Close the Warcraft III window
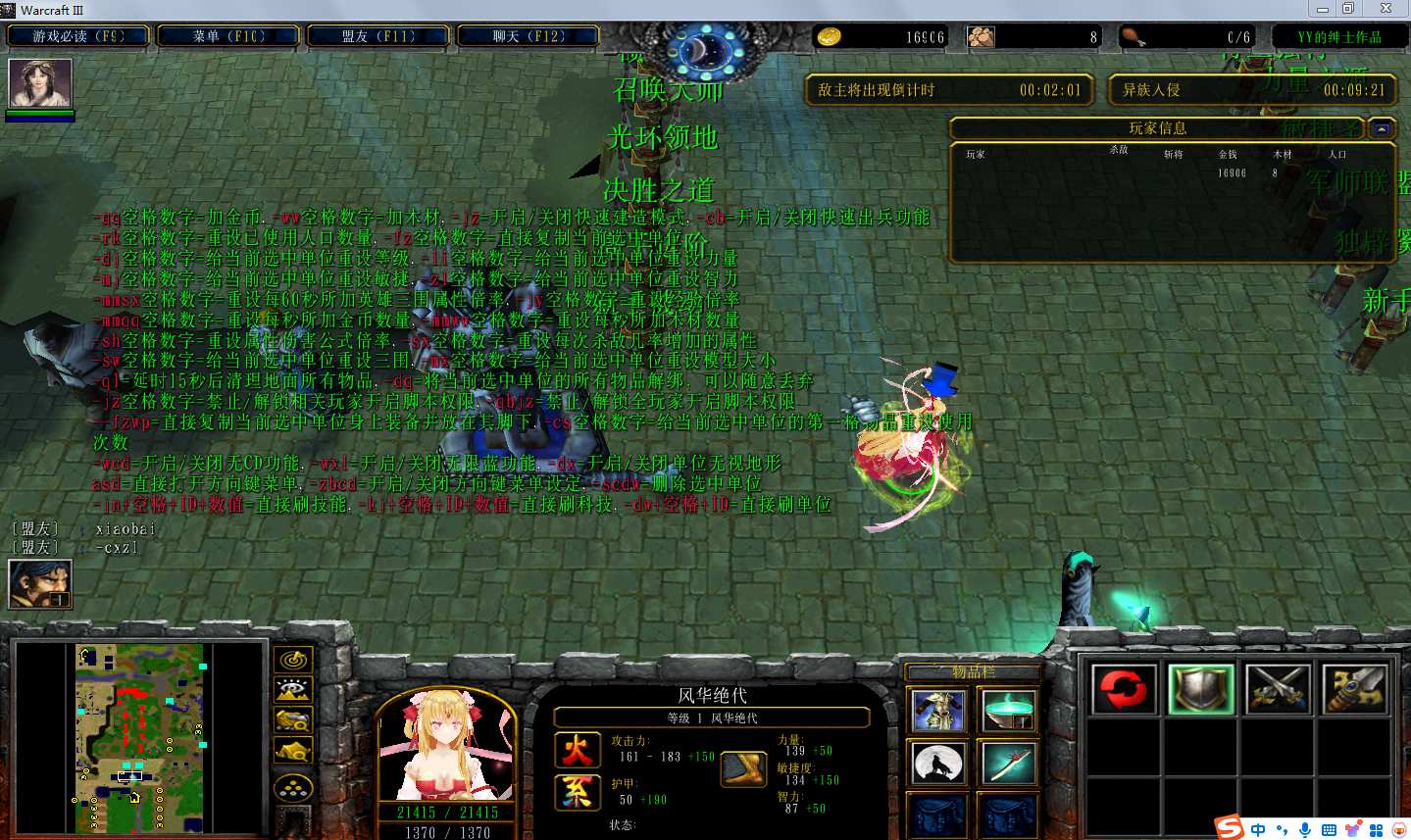Image resolution: width=1411 pixels, height=840 pixels. 1386,9
